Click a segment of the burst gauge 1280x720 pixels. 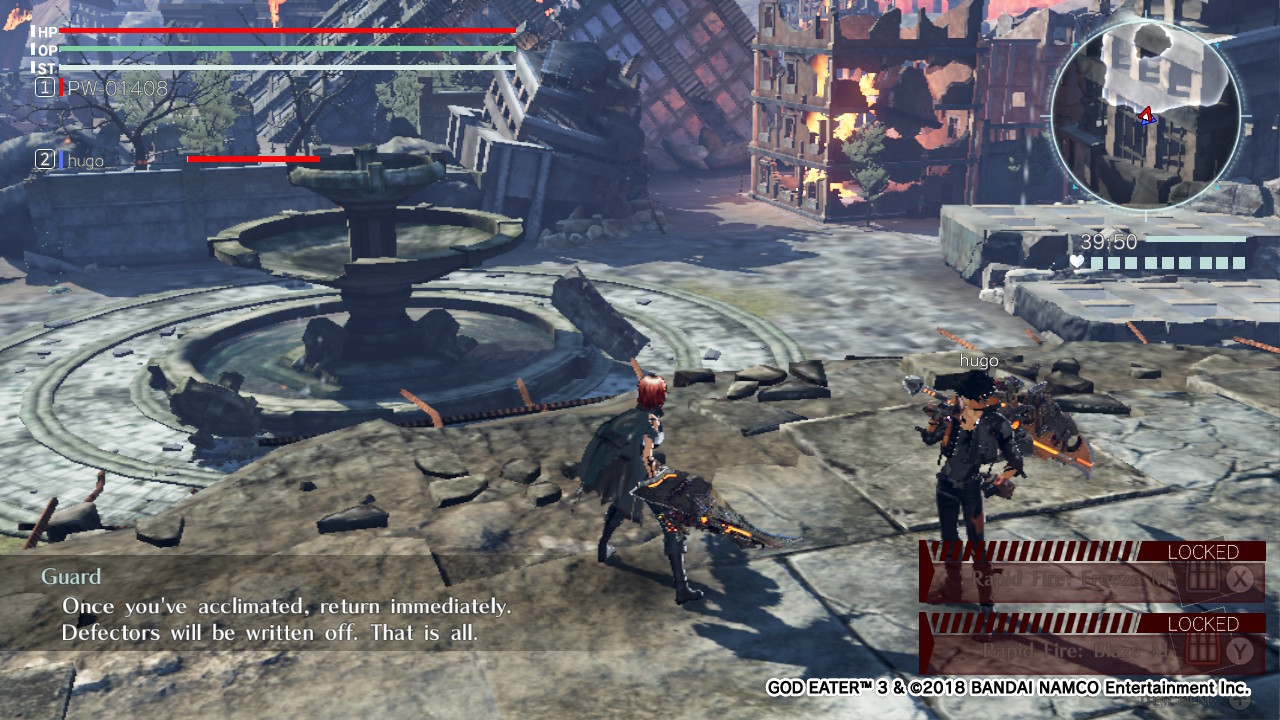tap(1150, 262)
